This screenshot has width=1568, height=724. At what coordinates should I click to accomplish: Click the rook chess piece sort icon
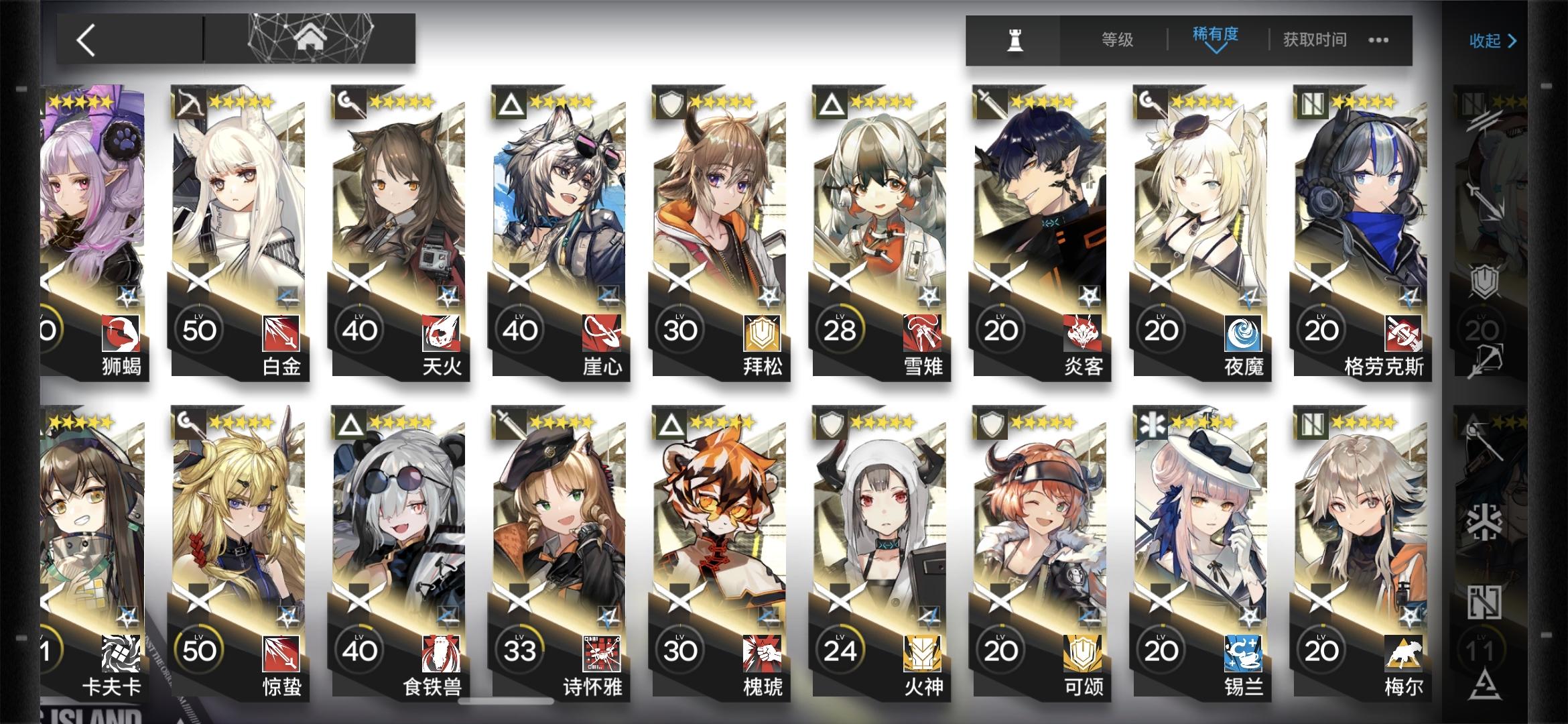[x=1015, y=40]
